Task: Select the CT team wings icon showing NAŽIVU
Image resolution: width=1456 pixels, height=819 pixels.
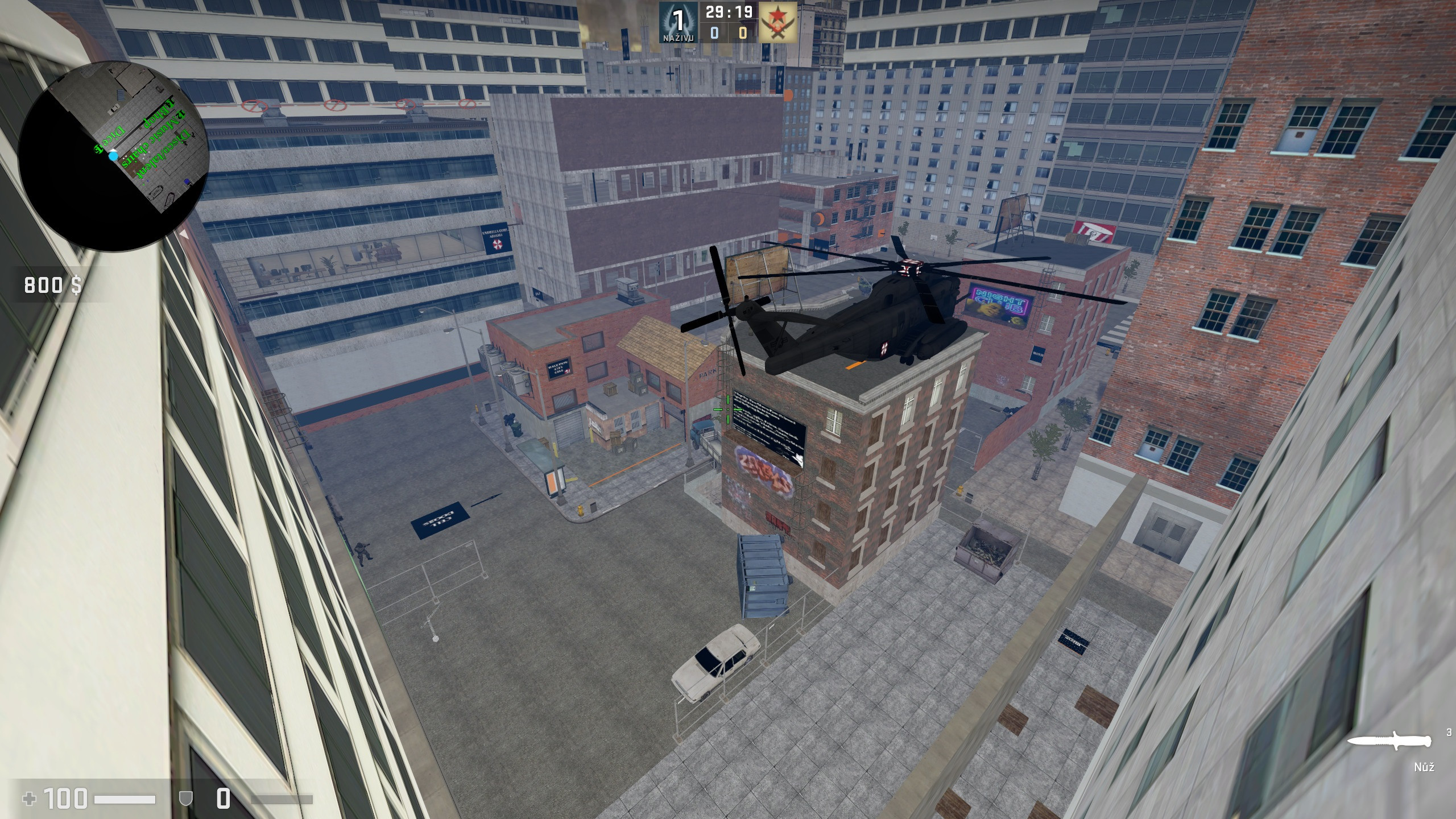Action: (678, 23)
